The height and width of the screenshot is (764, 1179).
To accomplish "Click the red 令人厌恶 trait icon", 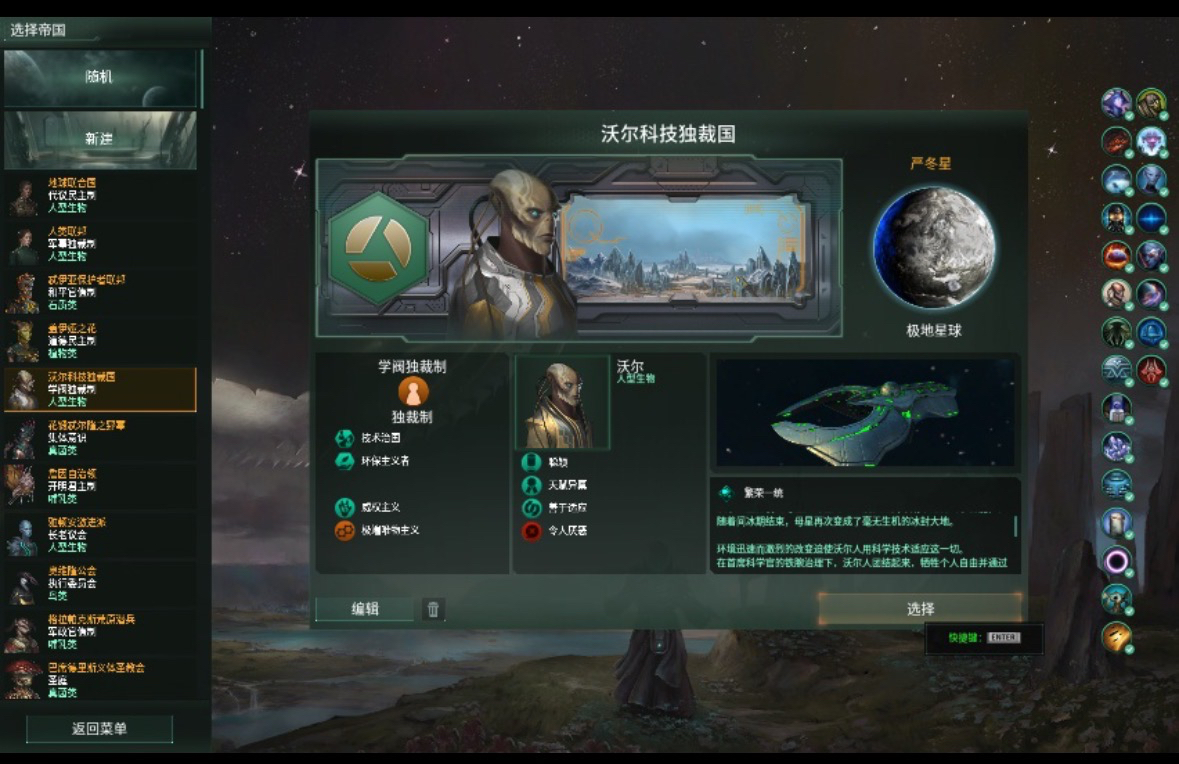I will [532, 531].
